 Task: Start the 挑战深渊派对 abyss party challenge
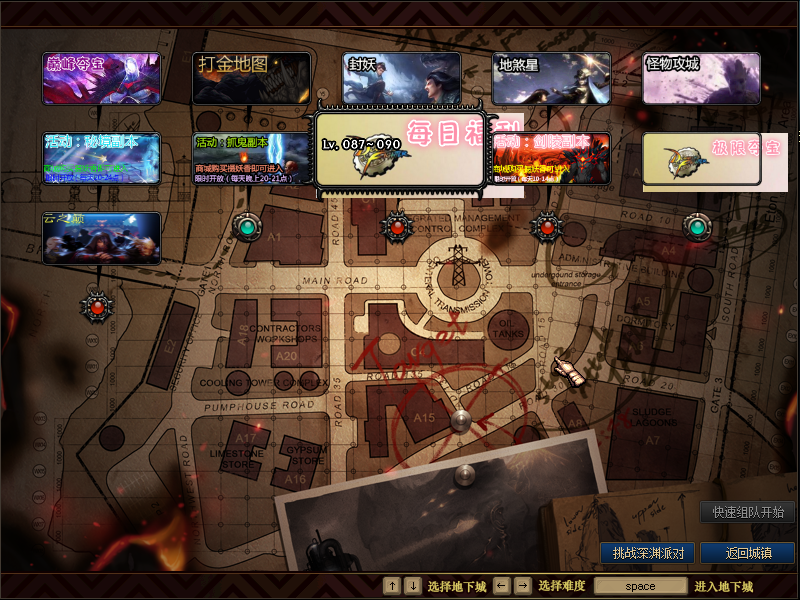pyautogui.click(x=648, y=552)
